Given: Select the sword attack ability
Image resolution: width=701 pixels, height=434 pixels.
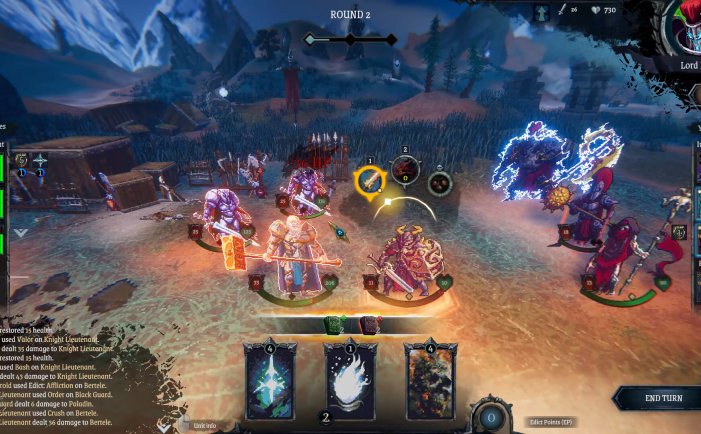Looking at the screenshot, I should coord(370,180).
